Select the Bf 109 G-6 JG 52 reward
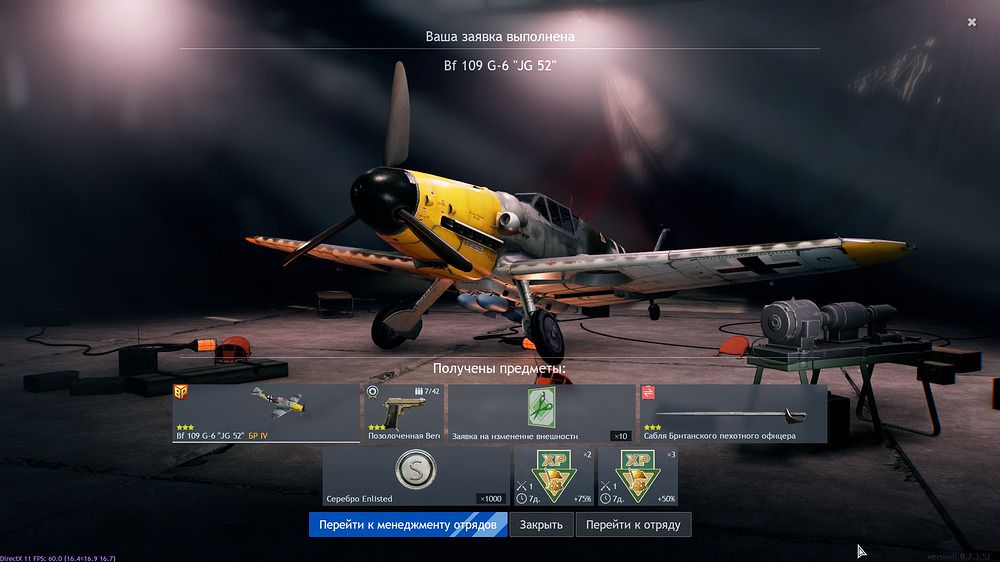 coord(265,413)
